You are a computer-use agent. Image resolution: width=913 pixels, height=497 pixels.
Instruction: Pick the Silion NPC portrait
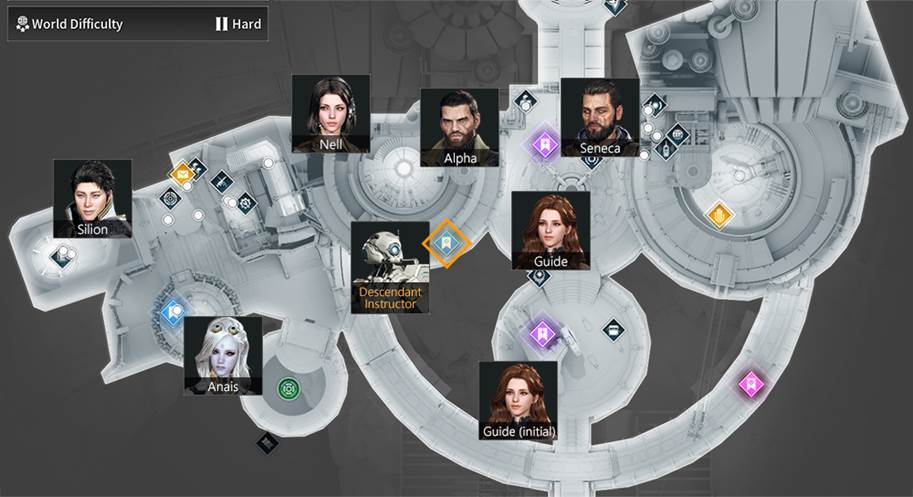92,198
